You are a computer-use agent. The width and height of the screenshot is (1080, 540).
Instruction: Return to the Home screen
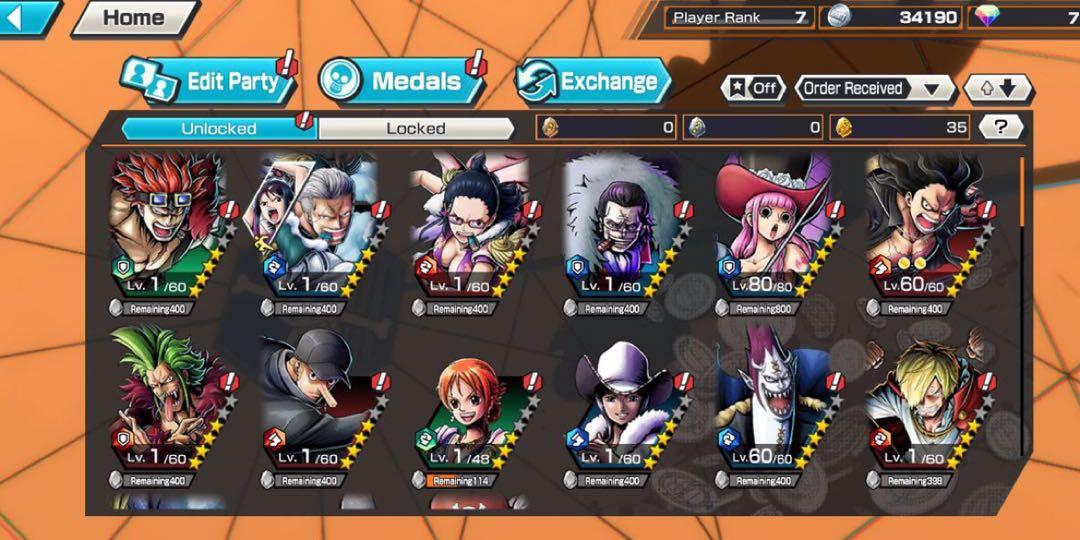[x=135, y=17]
